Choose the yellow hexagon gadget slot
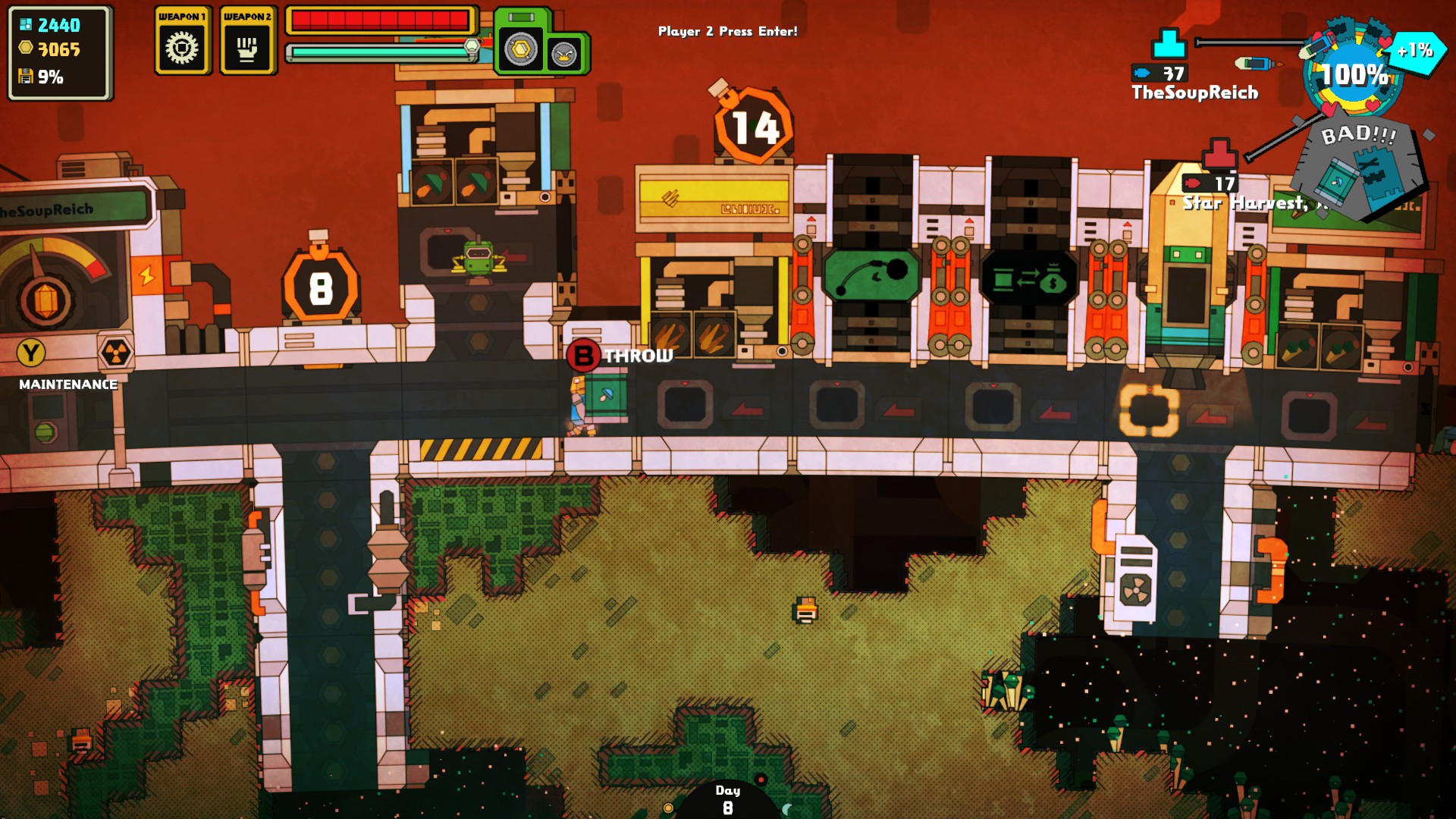This screenshot has width=1456, height=819. 521,51
